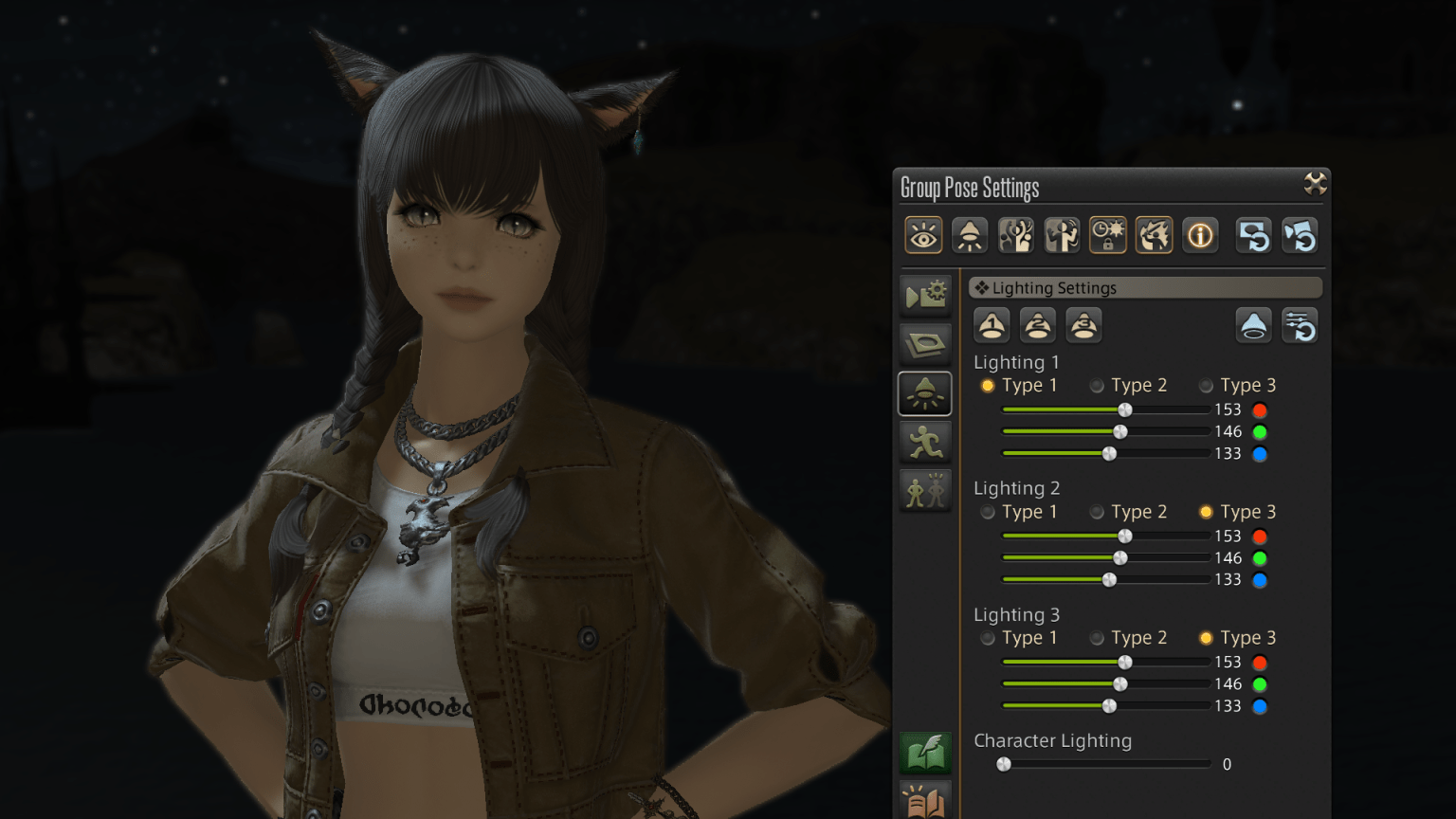Click the time and weather lock icon
This screenshot has width=1456, height=819.
point(1108,234)
